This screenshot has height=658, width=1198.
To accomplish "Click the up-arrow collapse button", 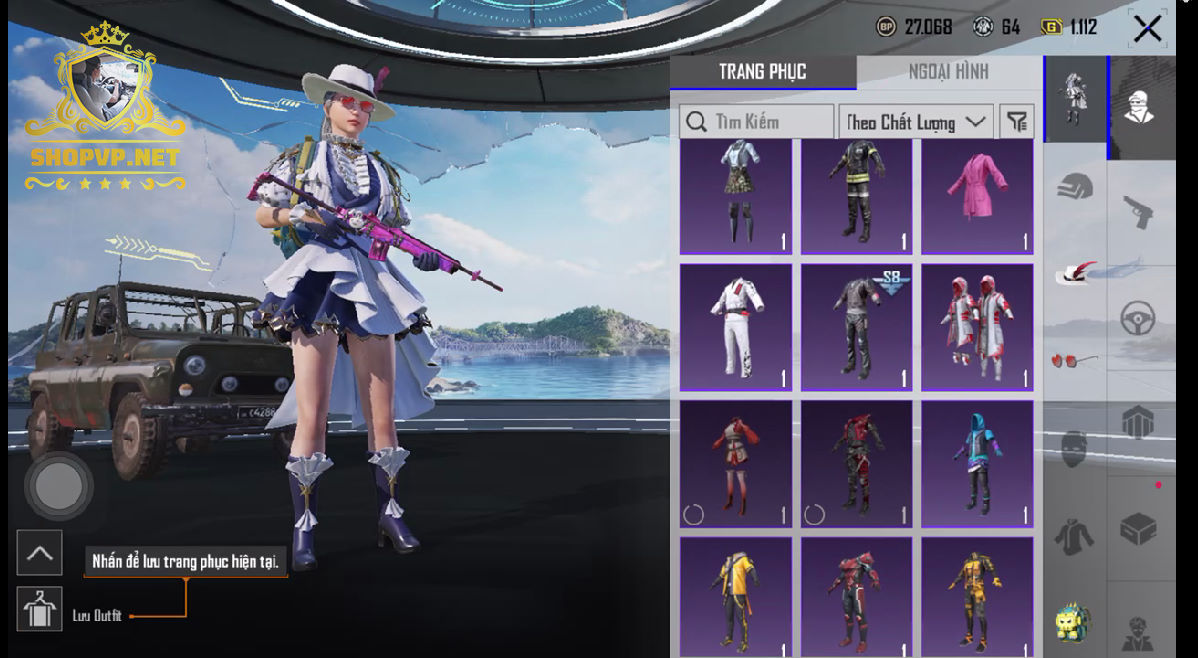I will [x=39, y=552].
